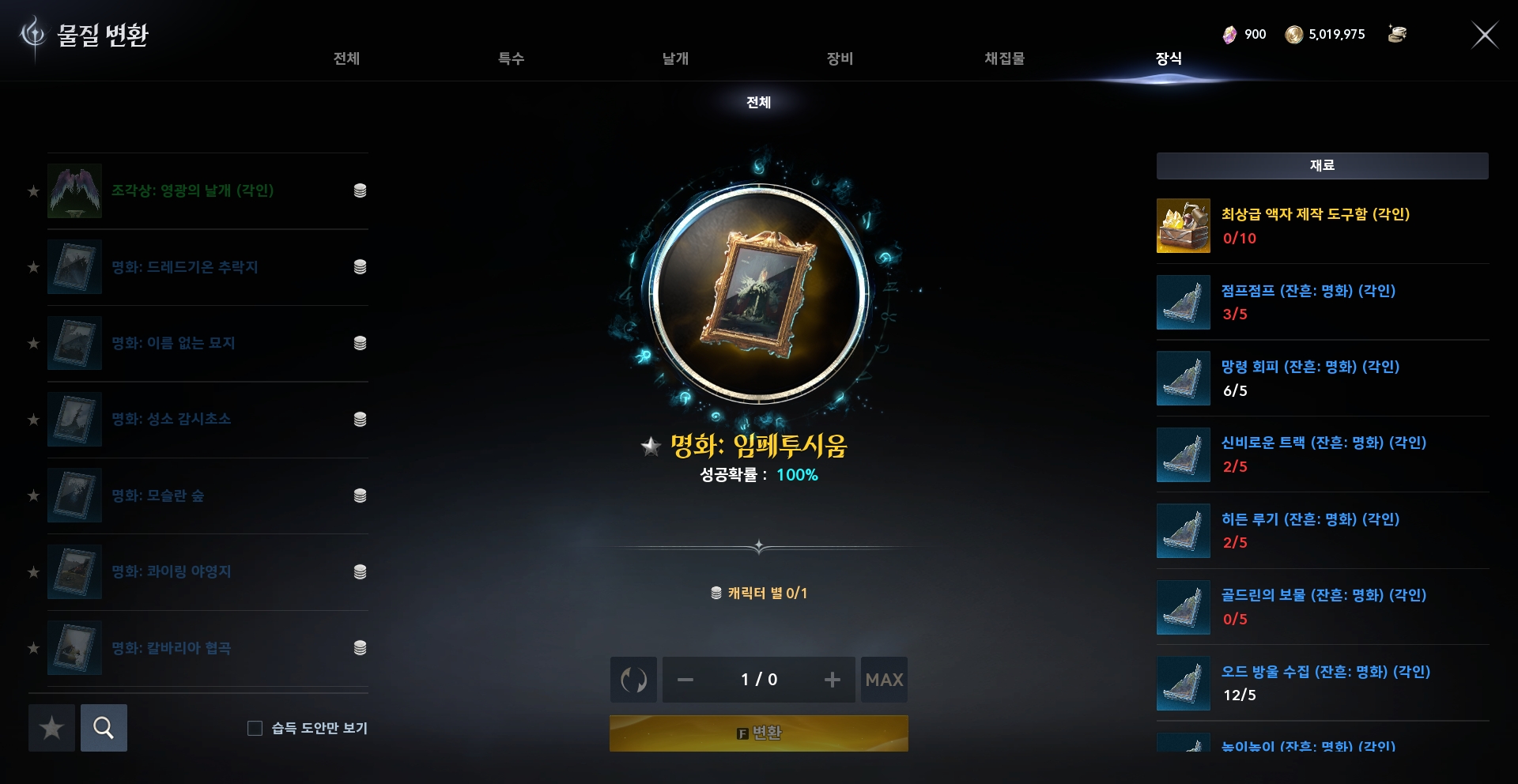Switch to the 채집물 tab

tap(1006, 58)
